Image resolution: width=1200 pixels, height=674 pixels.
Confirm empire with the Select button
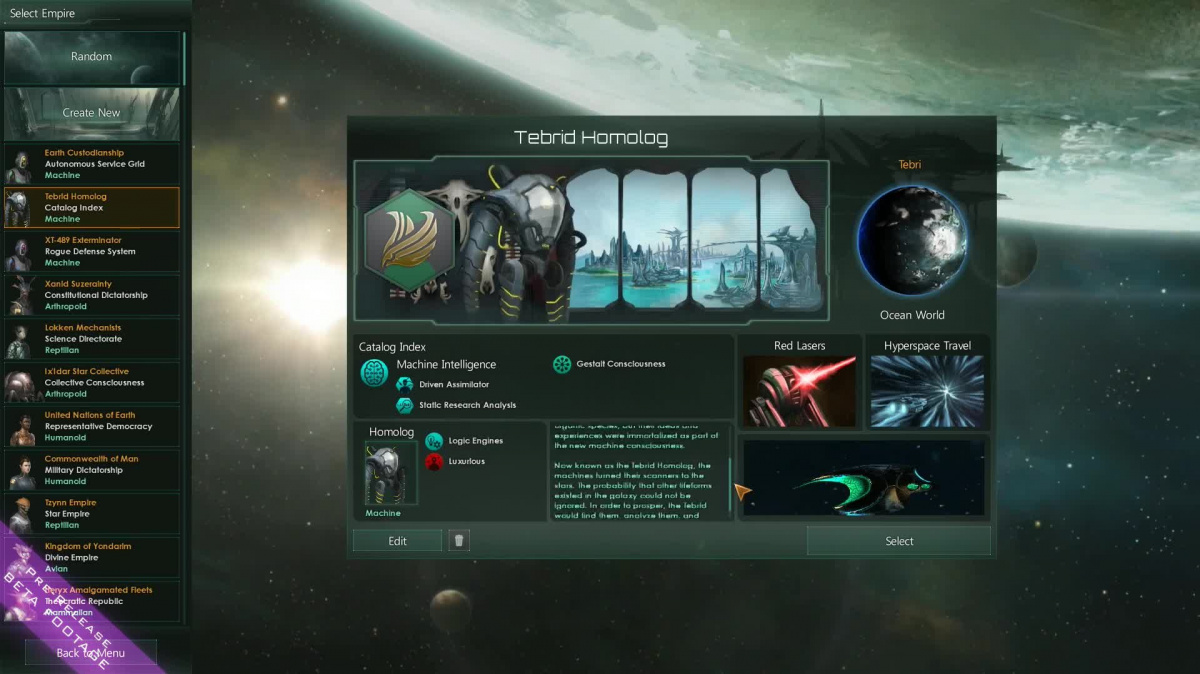click(899, 541)
